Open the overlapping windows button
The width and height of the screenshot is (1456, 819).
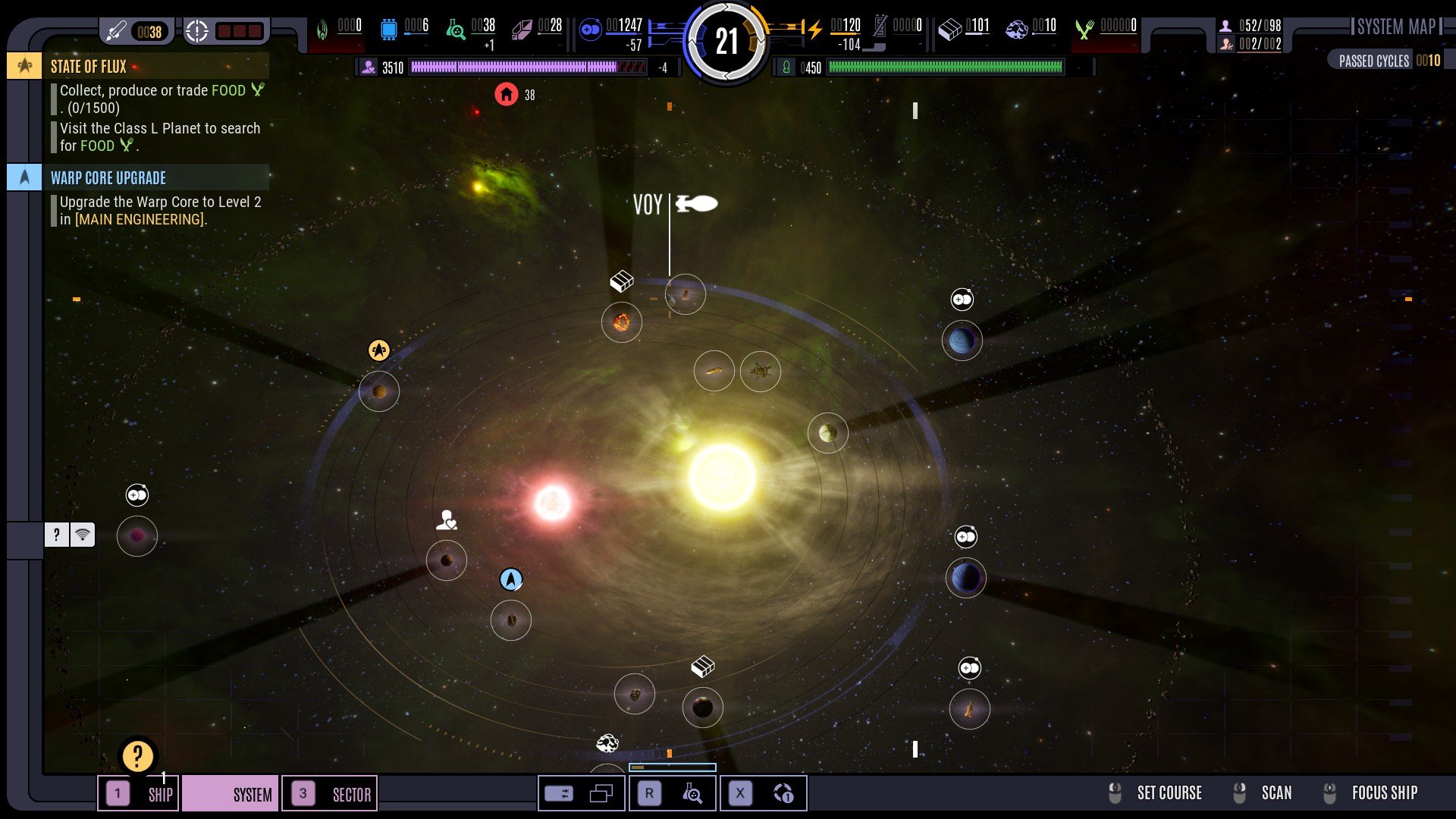click(601, 794)
